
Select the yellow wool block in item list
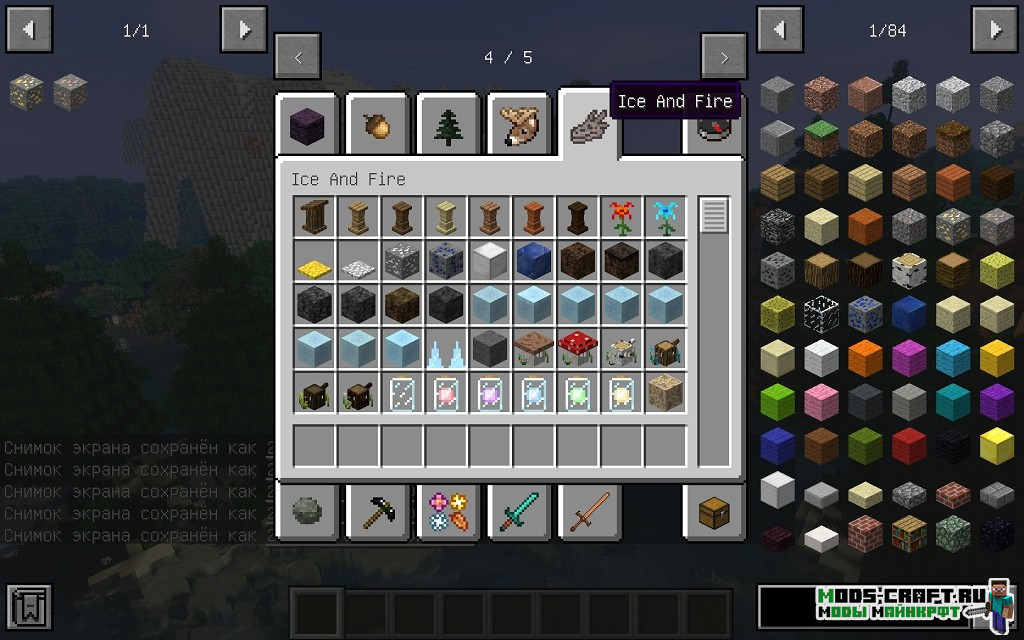(x=996, y=356)
